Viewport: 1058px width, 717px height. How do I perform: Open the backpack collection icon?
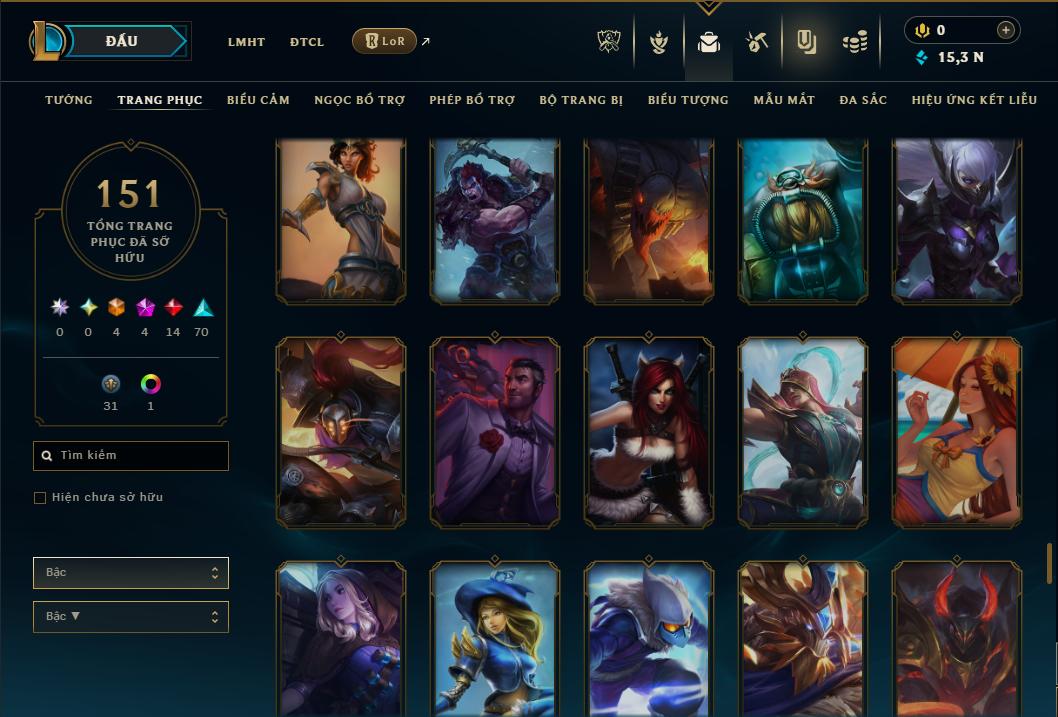pyautogui.click(x=709, y=42)
